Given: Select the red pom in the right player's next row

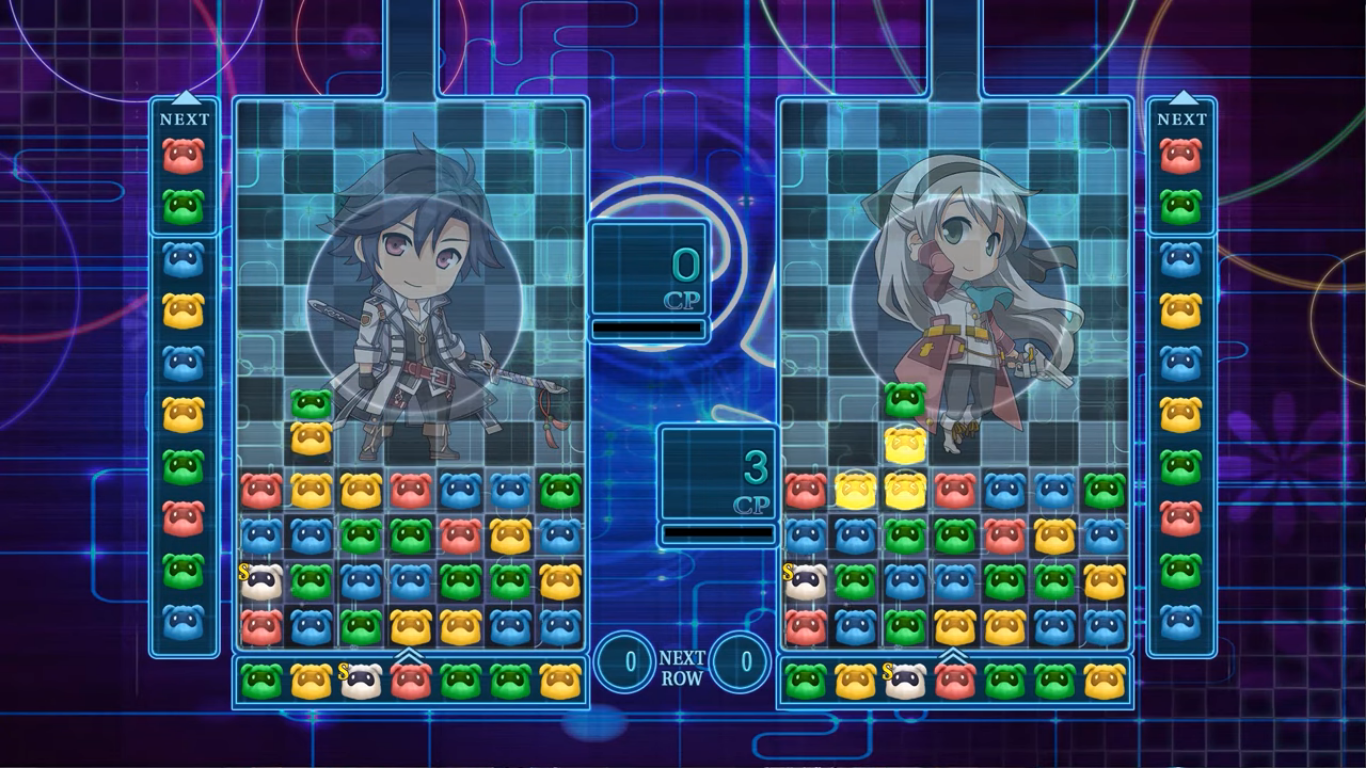Looking at the screenshot, I should pyautogui.click(x=954, y=680).
